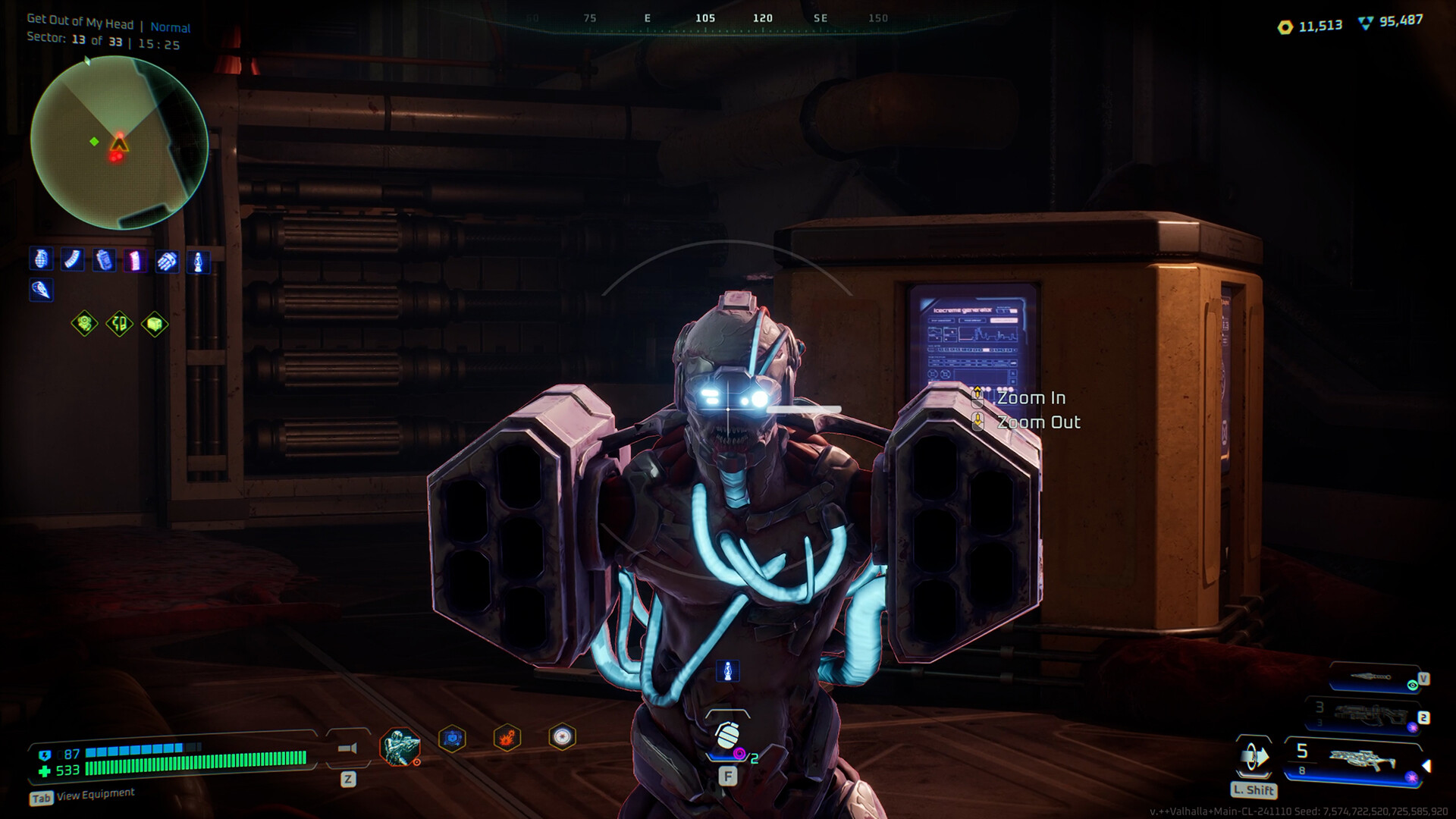Viewport: 1456px width, 819px height.
Task: Click the white orb hexagon ability
Action: click(x=562, y=736)
